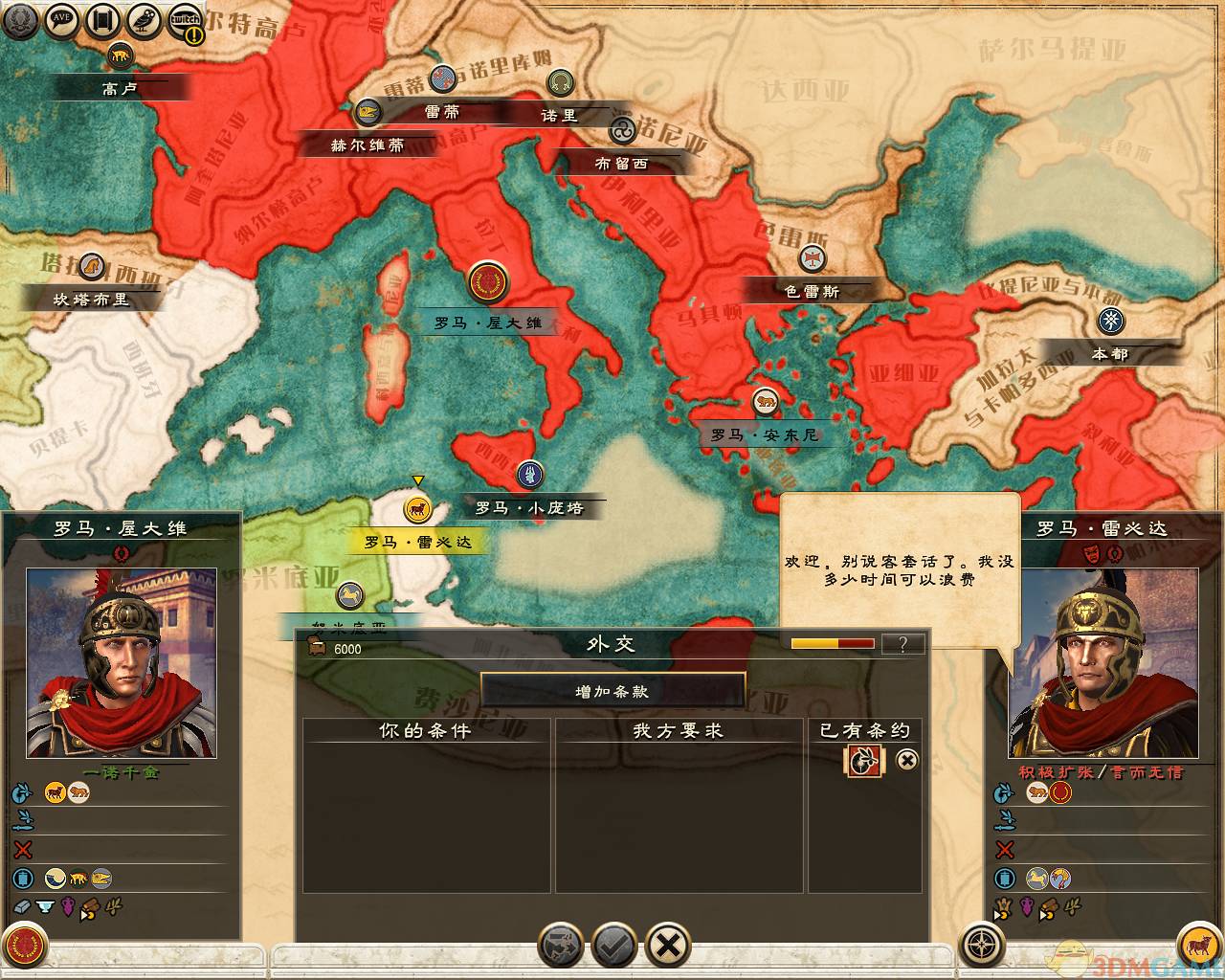The height and width of the screenshot is (980, 1225).
Task: Select the 高卢 faction label
Action: coord(121,88)
